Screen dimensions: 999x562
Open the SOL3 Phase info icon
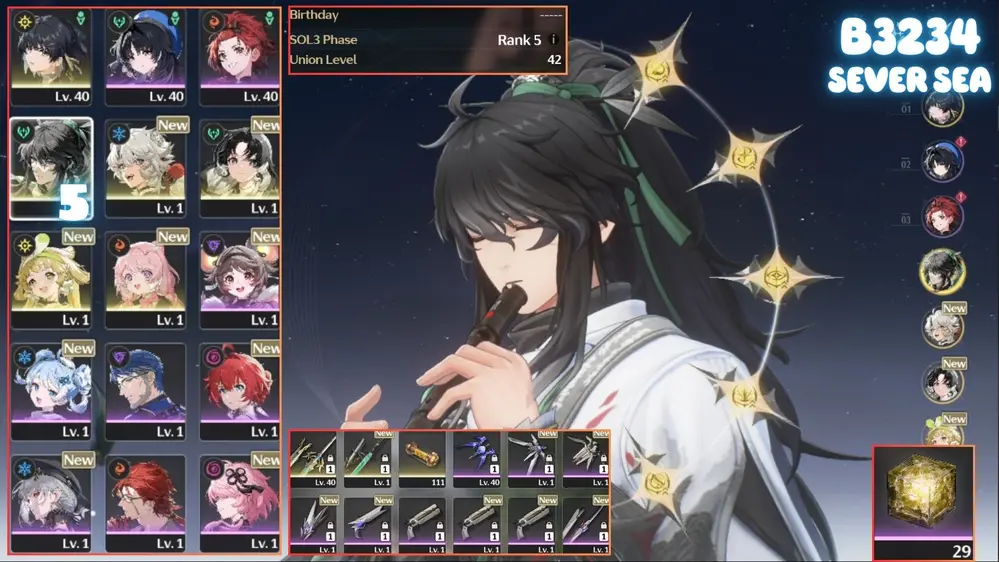(x=553, y=40)
